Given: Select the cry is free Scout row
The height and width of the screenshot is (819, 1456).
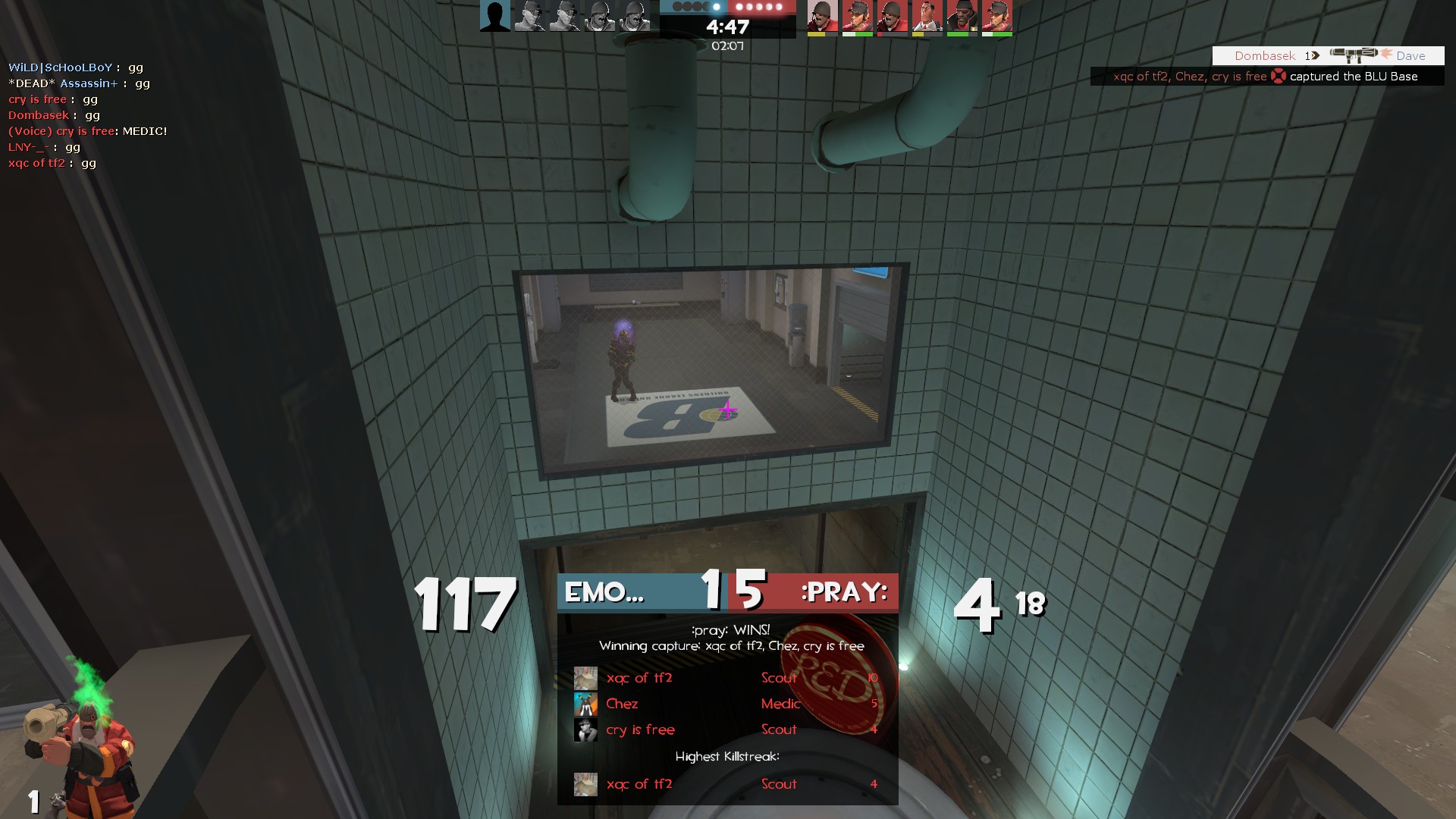Looking at the screenshot, I should pyautogui.click(x=726, y=730).
